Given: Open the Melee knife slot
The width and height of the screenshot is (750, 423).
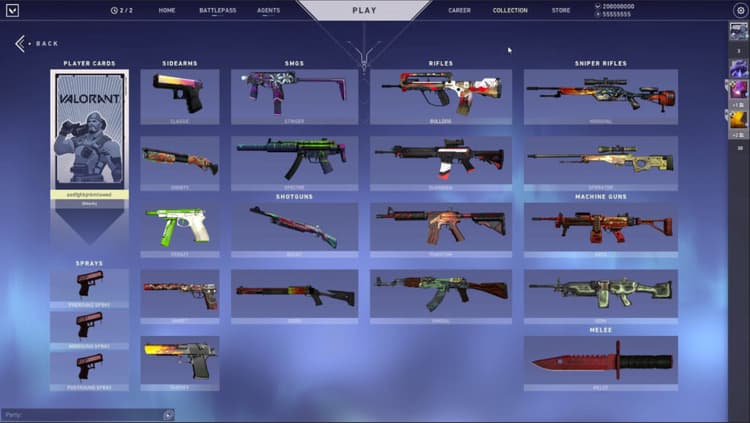Looking at the screenshot, I should pyautogui.click(x=600, y=362).
